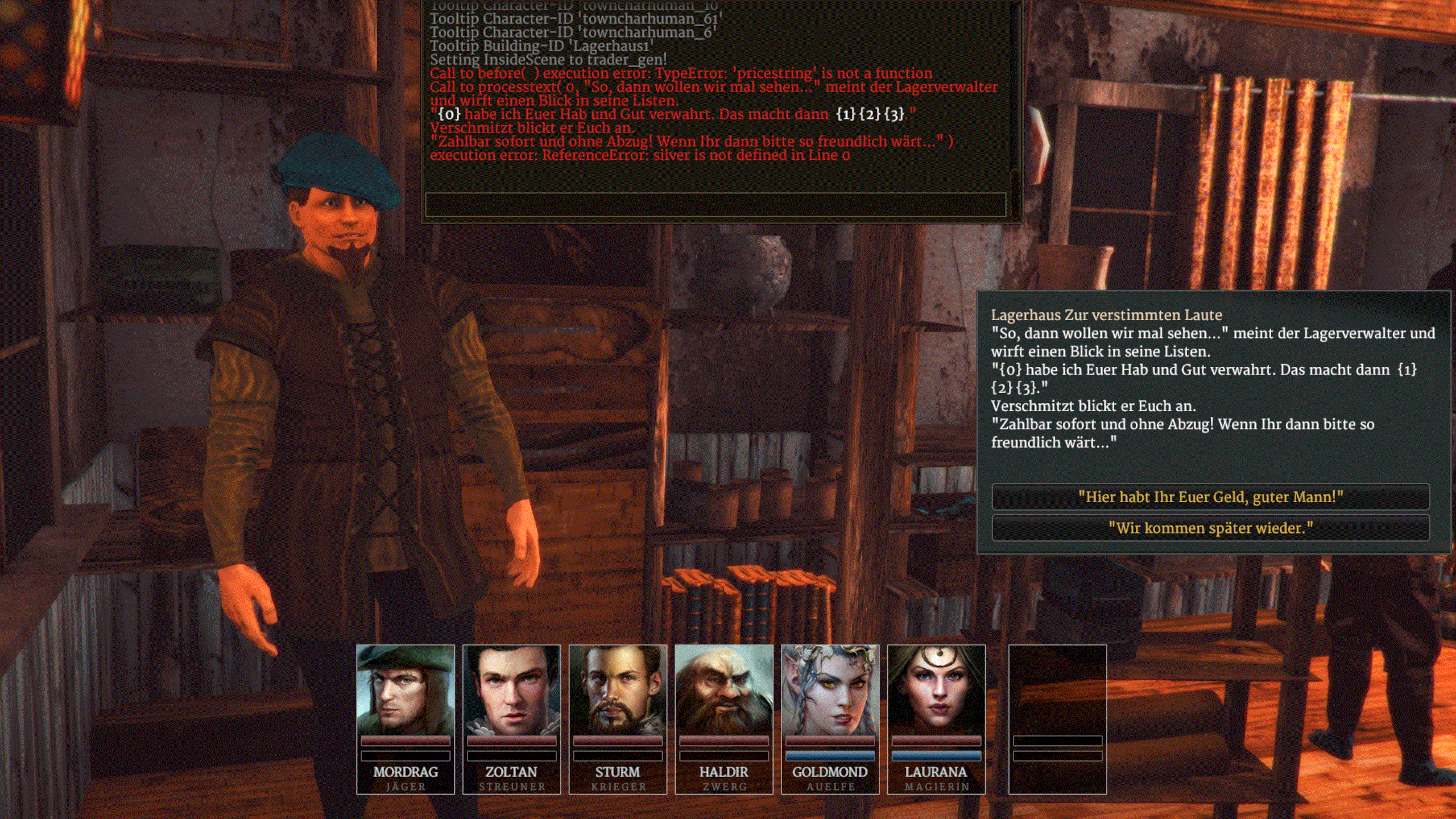Choose "Hier habt Ihr Euer Geld, guter Mann!"
Image resolution: width=1456 pixels, height=819 pixels.
coord(1210,497)
